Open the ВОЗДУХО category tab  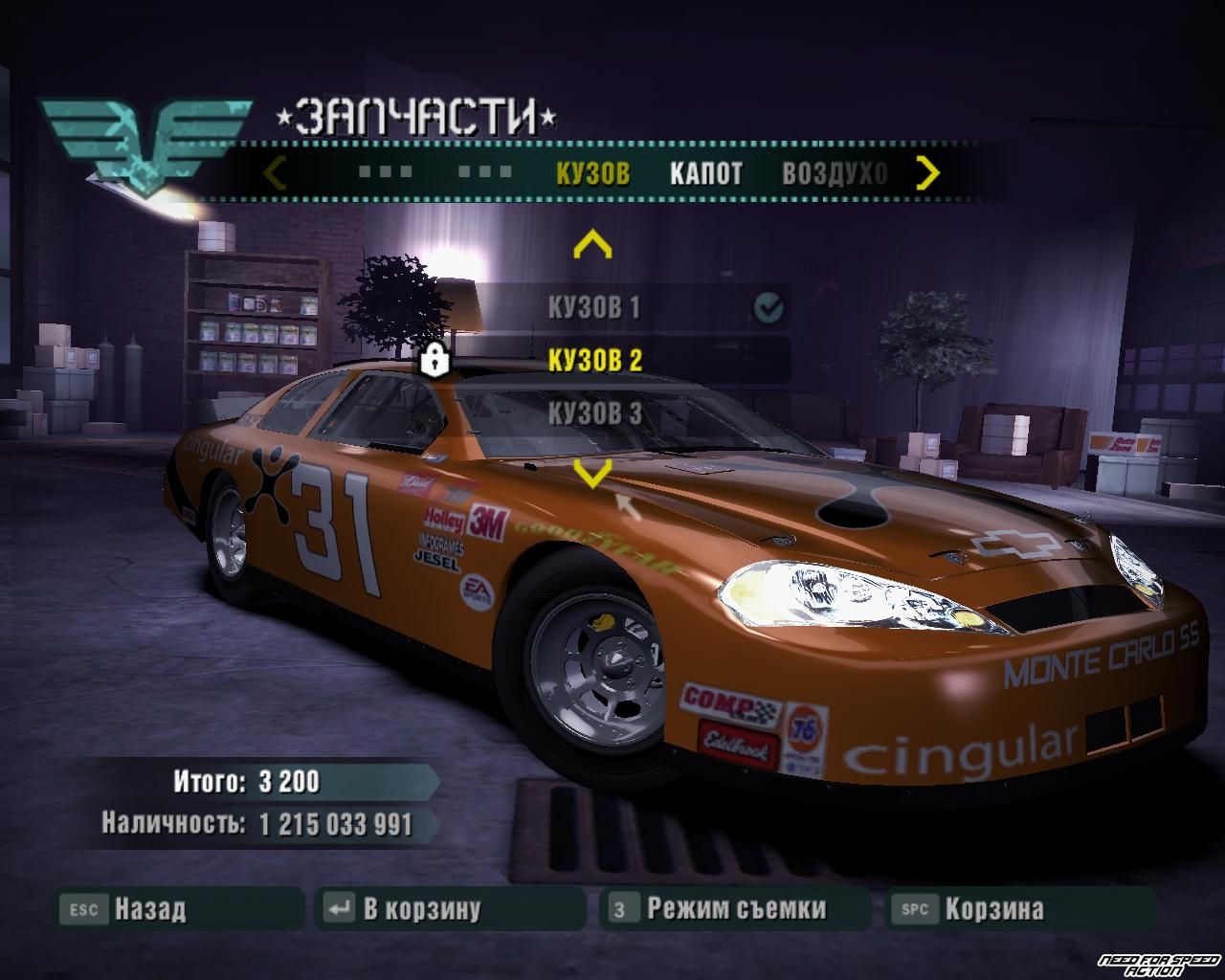[835, 173]
